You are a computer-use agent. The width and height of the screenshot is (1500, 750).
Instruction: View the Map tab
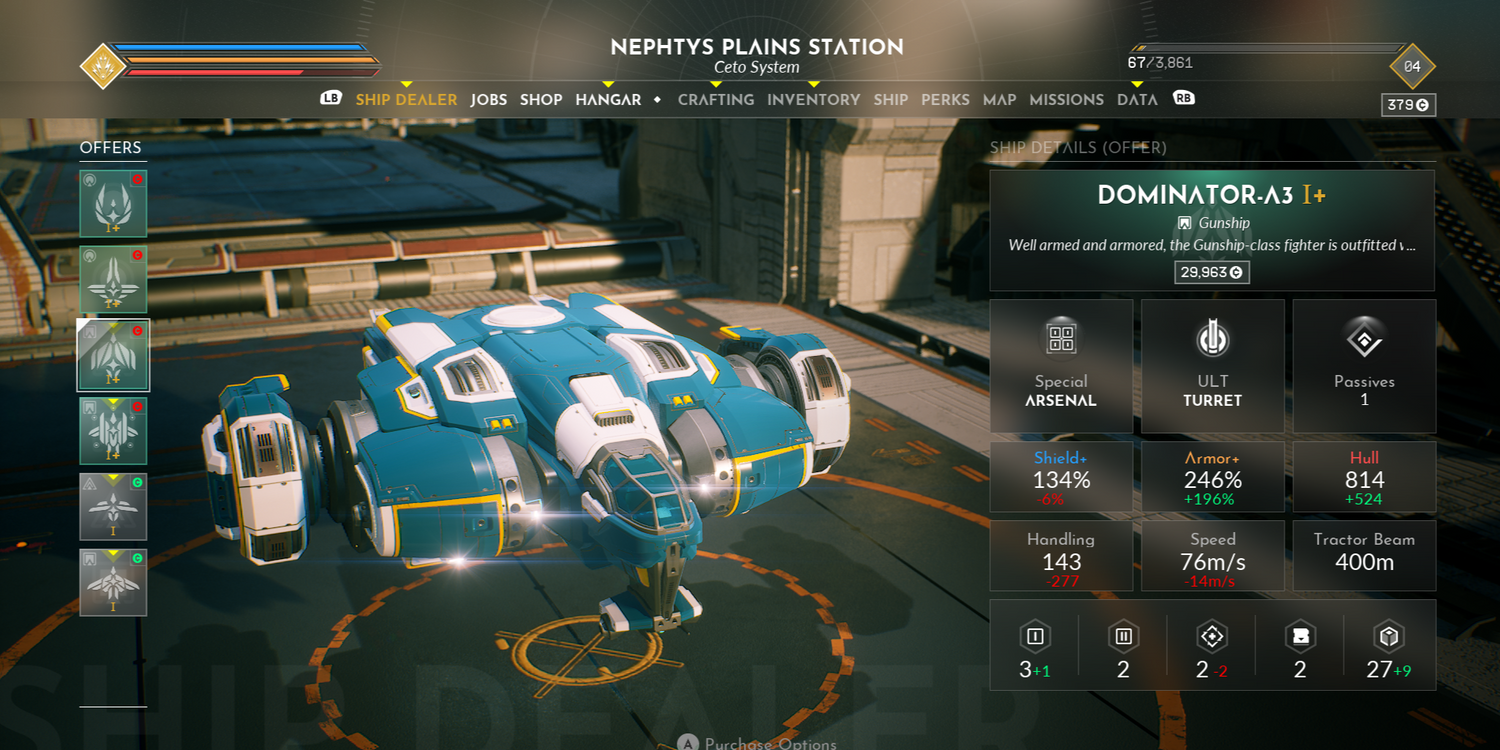pyautogui.click(x=999, y=100)
